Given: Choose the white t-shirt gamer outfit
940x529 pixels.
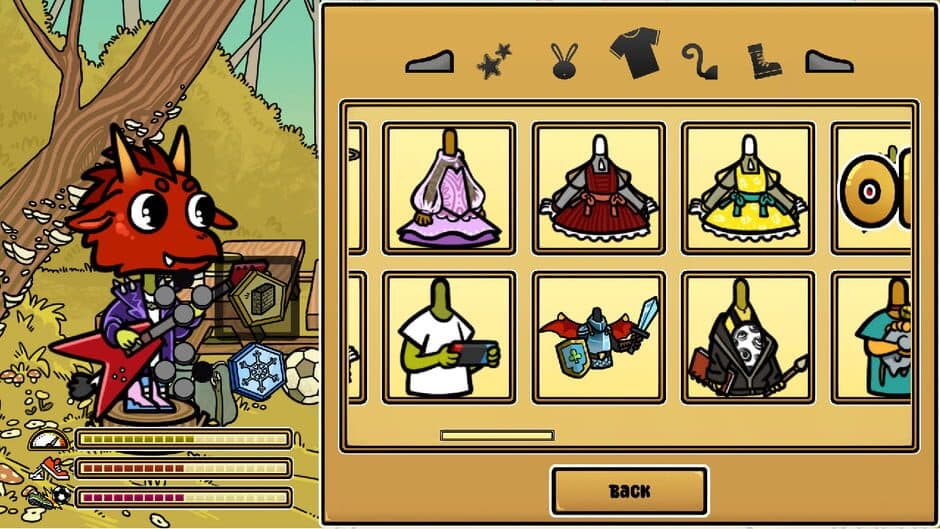Looking at the screenshot, I should click(449, 337).
